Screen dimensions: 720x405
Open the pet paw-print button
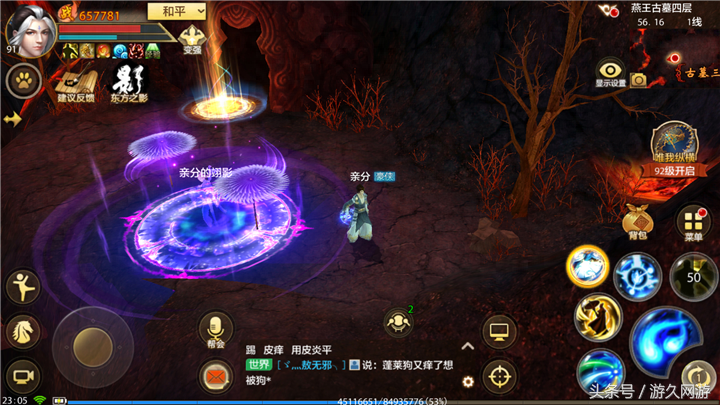(x=21, y=80)
